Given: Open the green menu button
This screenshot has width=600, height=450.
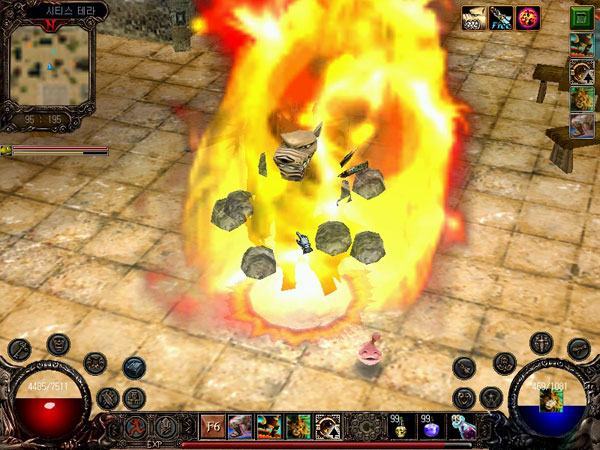Looking at the screenshot, I should 581,17.
